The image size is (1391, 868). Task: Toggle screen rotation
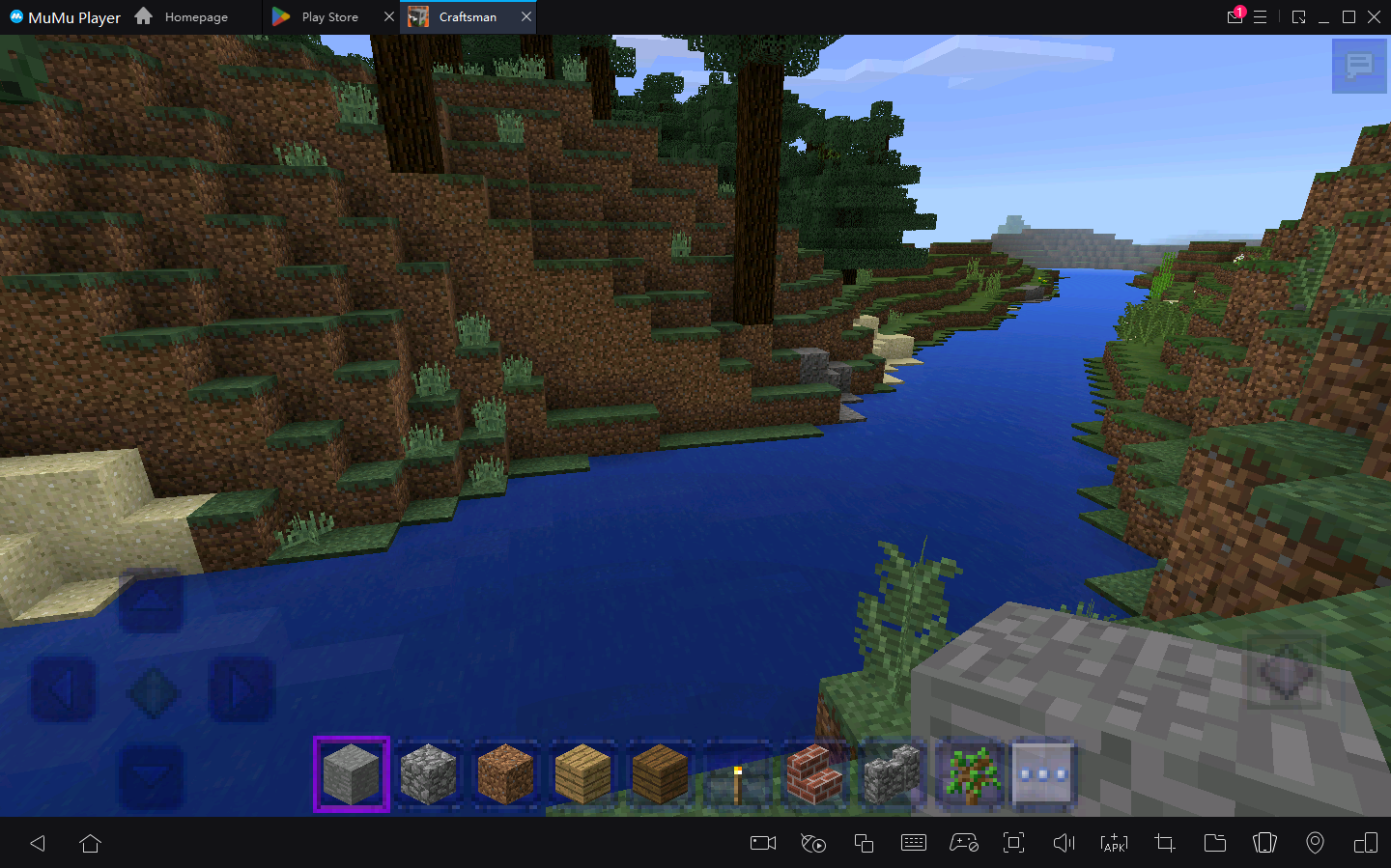(x=1365, y=843)
